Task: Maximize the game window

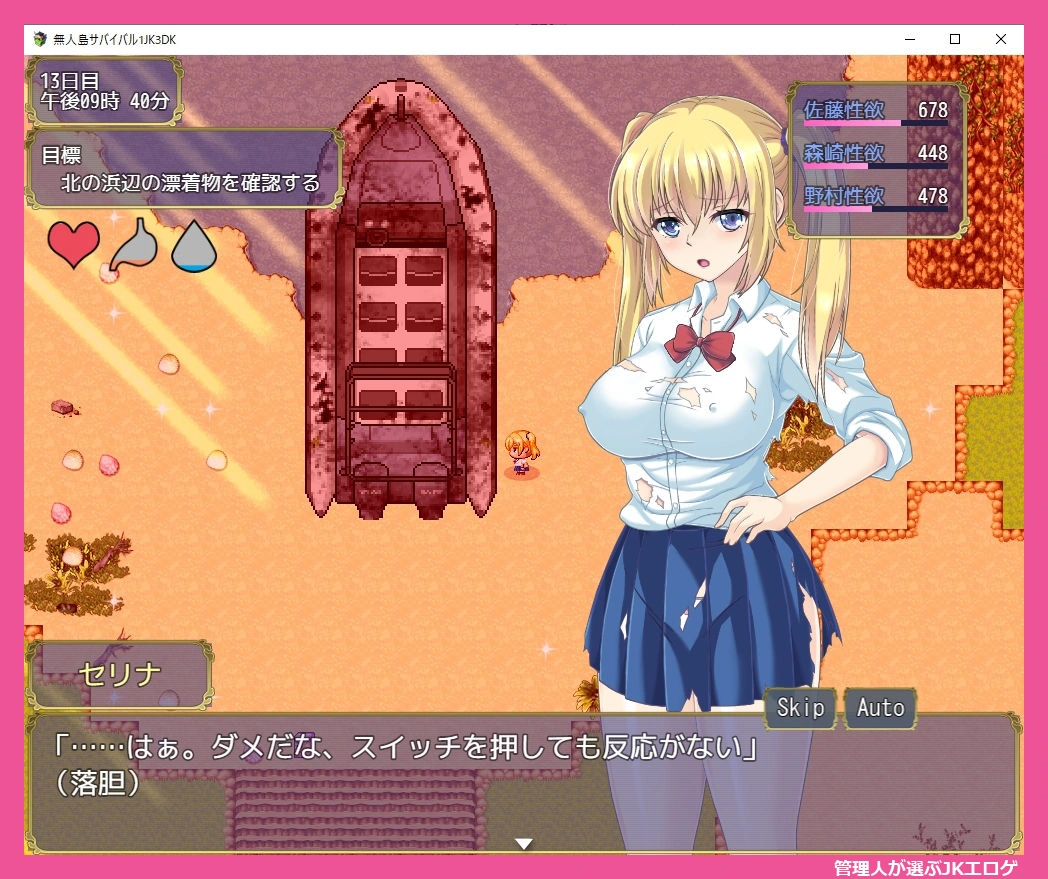Action: (x=955, y=39)
